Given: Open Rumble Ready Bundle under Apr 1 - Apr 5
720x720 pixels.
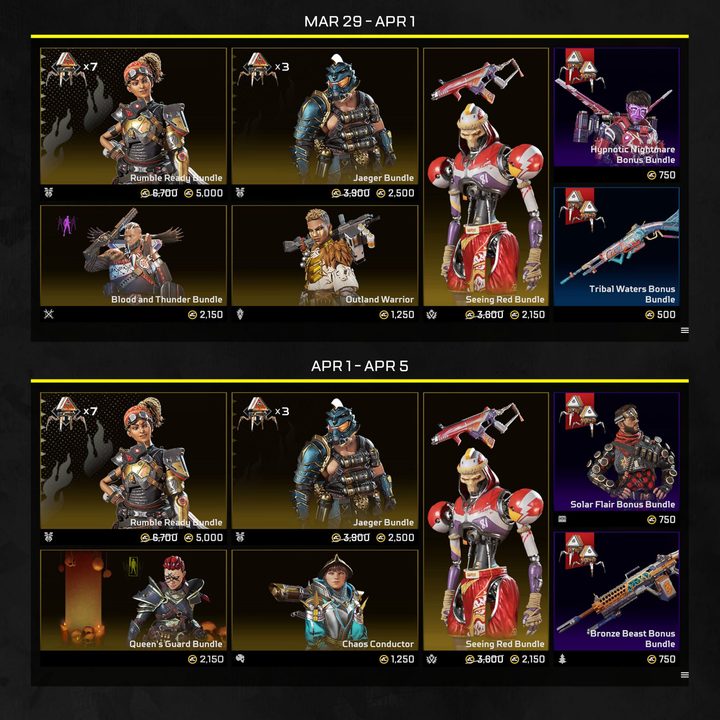Looking at the screenshot, I should 133,461.
